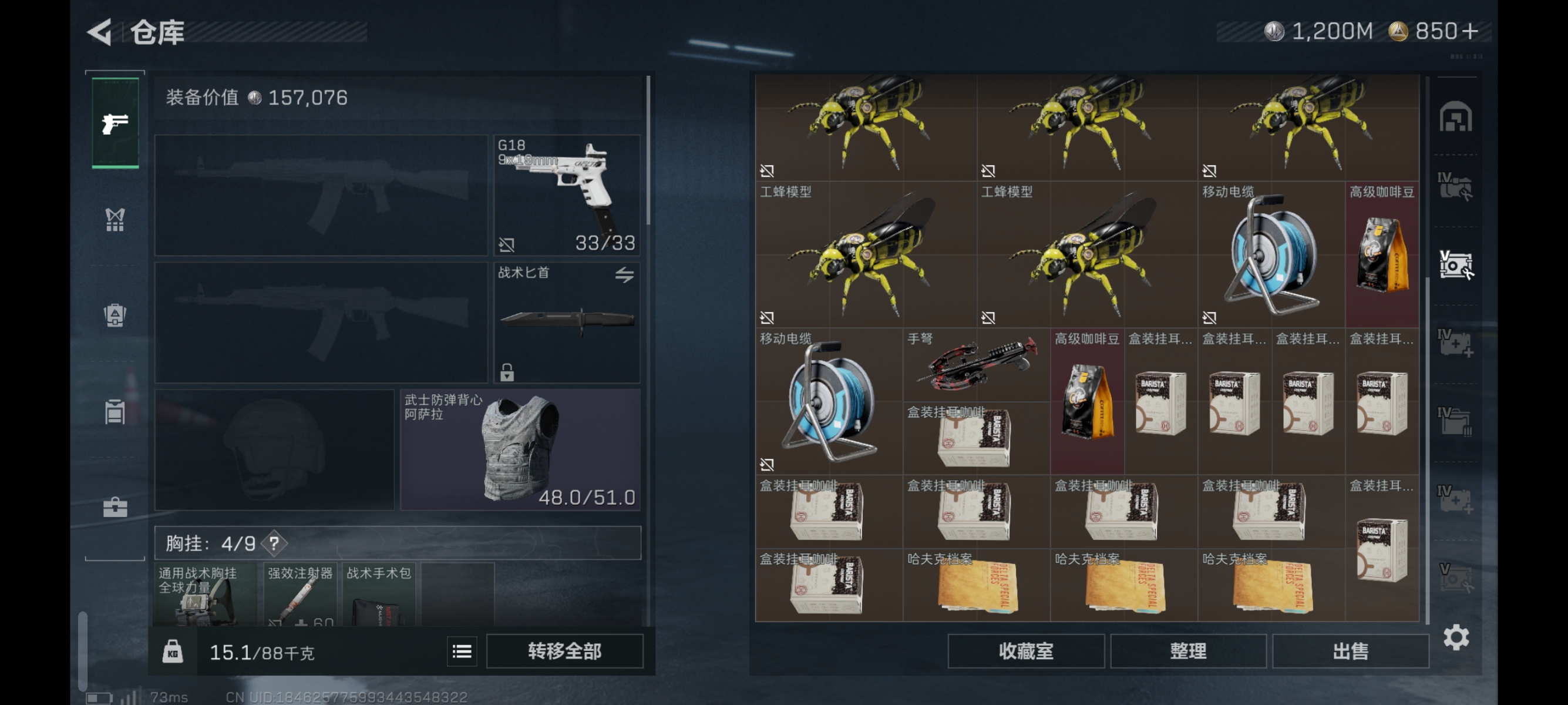1568x705 pixels.
Task: Switch to the chest rig tab
Action: [115, 220]
